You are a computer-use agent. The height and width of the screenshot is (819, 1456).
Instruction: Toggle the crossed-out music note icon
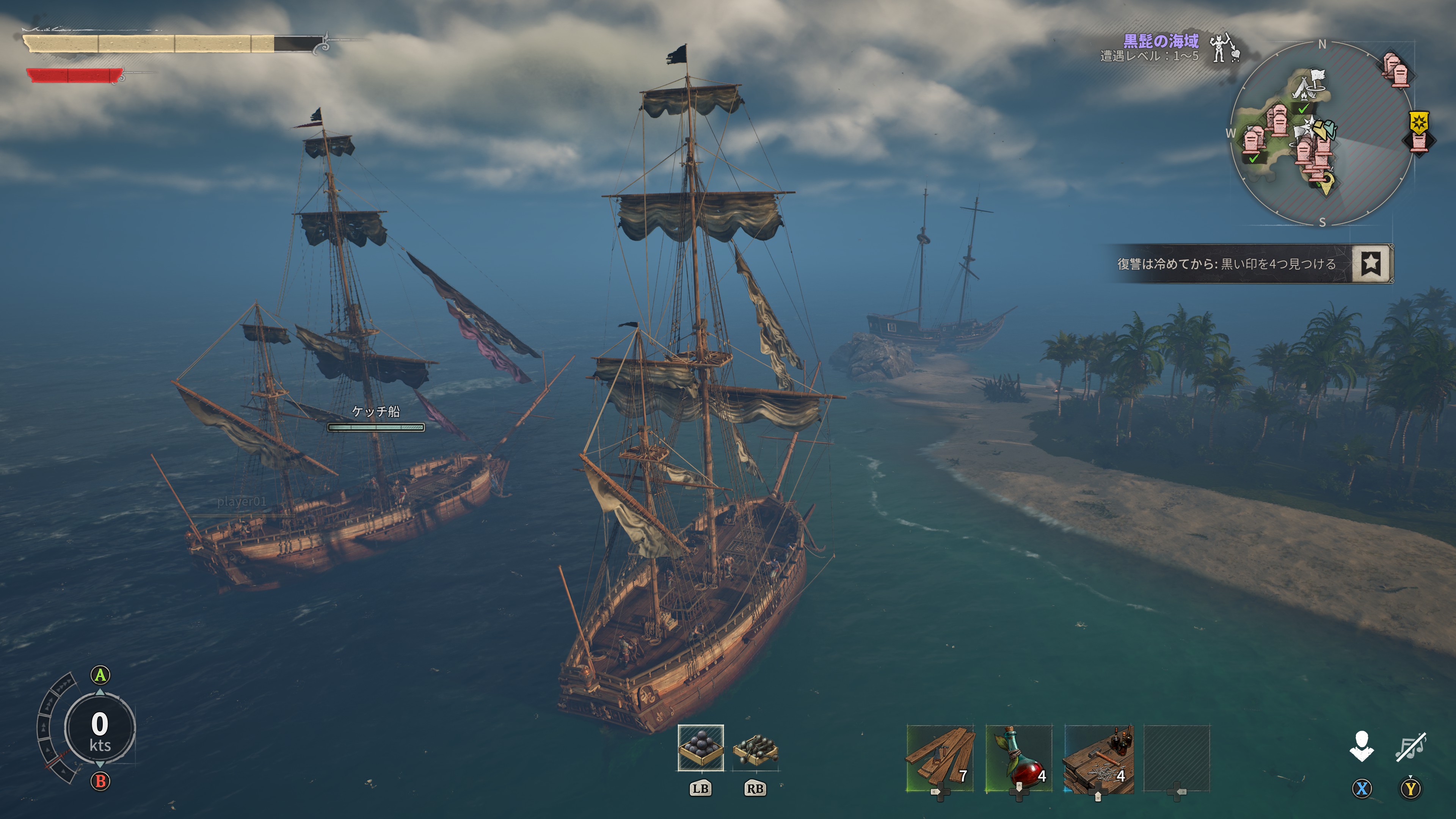(x=1411, y=746)
